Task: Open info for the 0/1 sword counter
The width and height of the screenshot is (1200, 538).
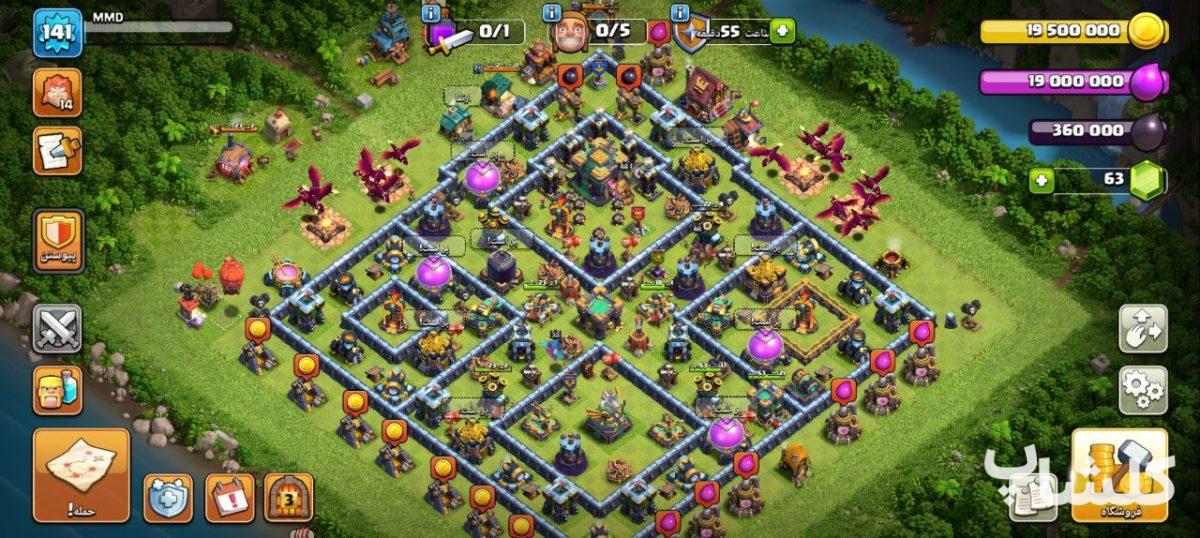Action: [431, 14]
